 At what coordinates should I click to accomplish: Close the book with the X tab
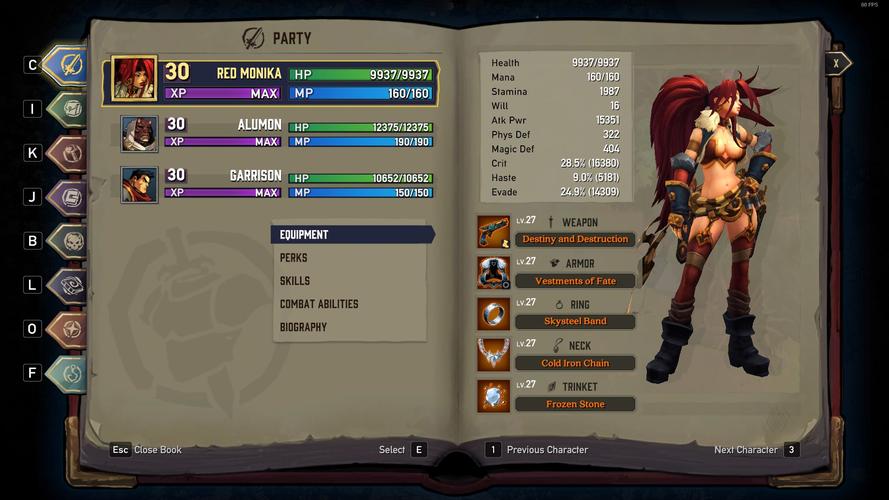tap(837, 63)
